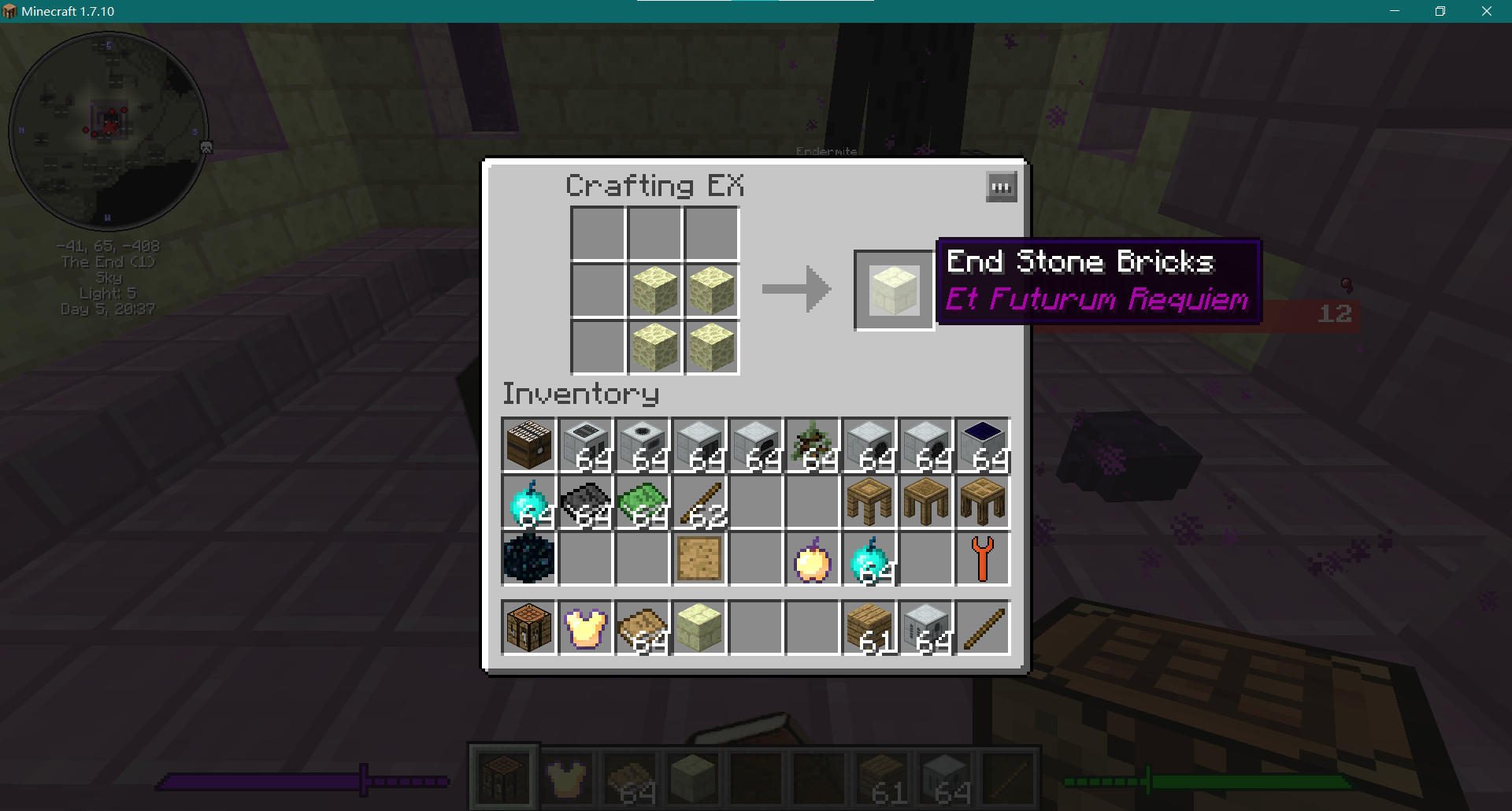Click an empty crafting grid slot
The width and height of the screenshot is (1512, 811).
(x=597, y=232)
